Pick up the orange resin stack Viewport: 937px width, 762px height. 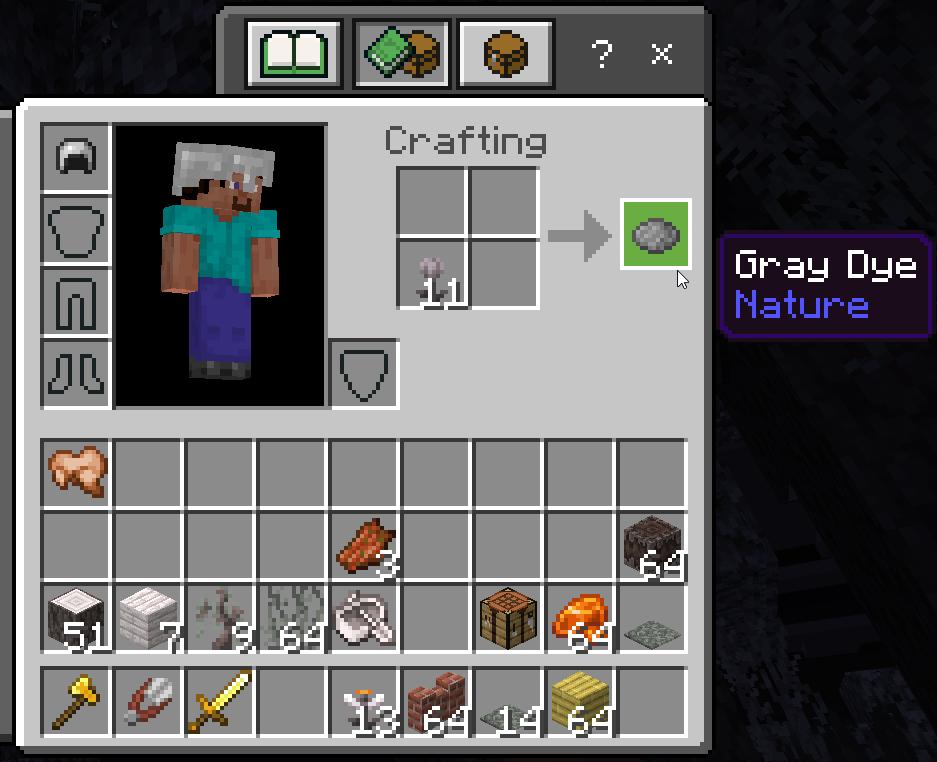[580, 616]
